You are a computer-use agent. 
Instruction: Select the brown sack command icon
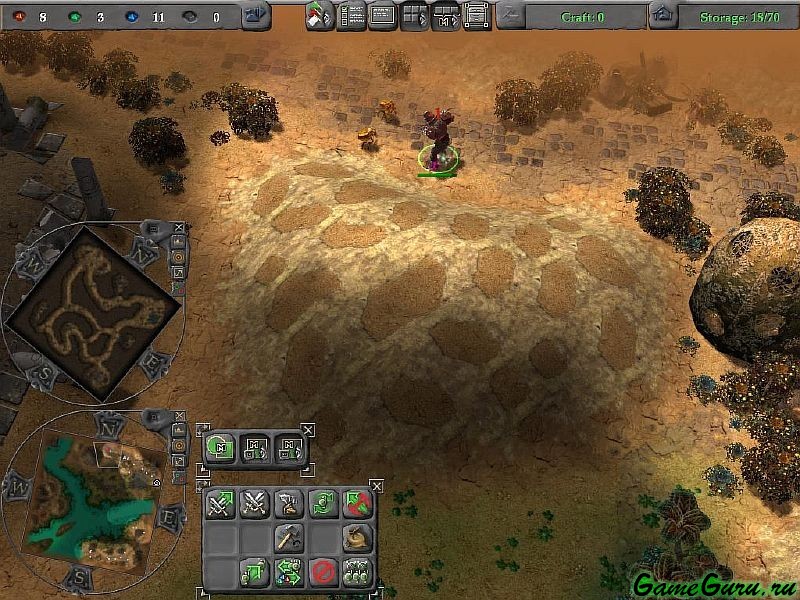coord(356,538)
